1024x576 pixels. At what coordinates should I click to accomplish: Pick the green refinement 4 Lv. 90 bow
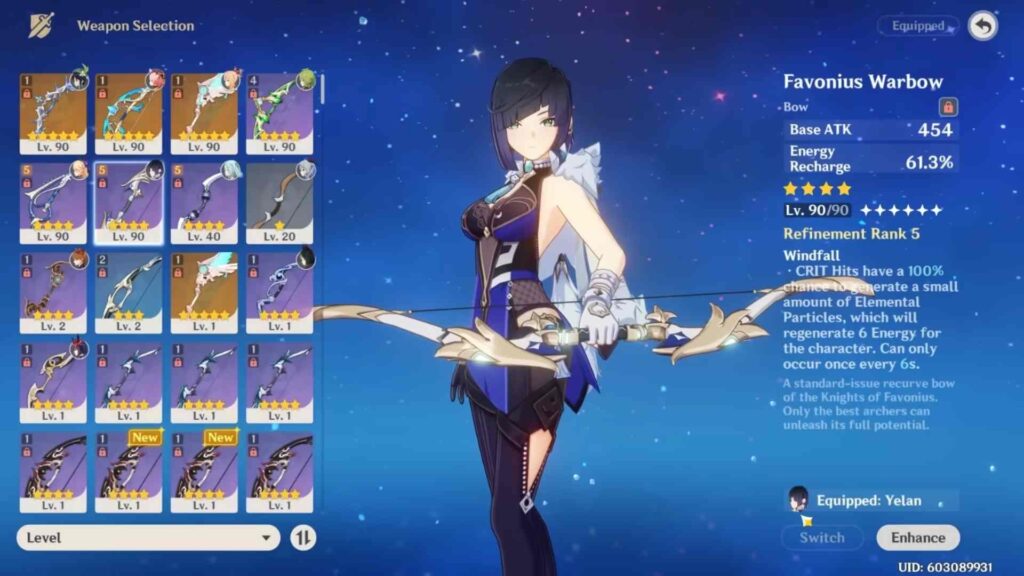click(280, 112)
